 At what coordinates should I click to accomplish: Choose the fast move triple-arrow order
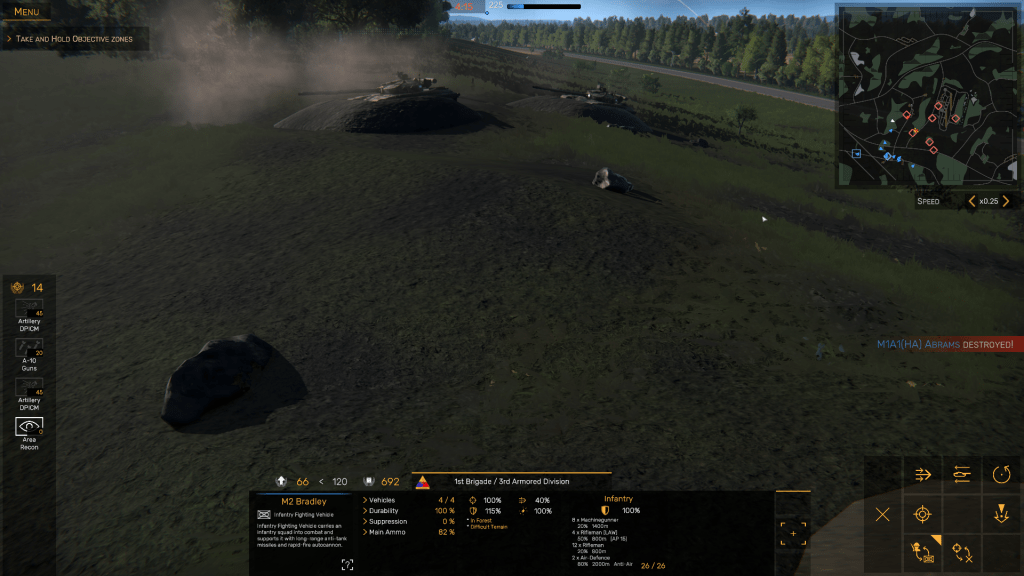pos(923,474)
